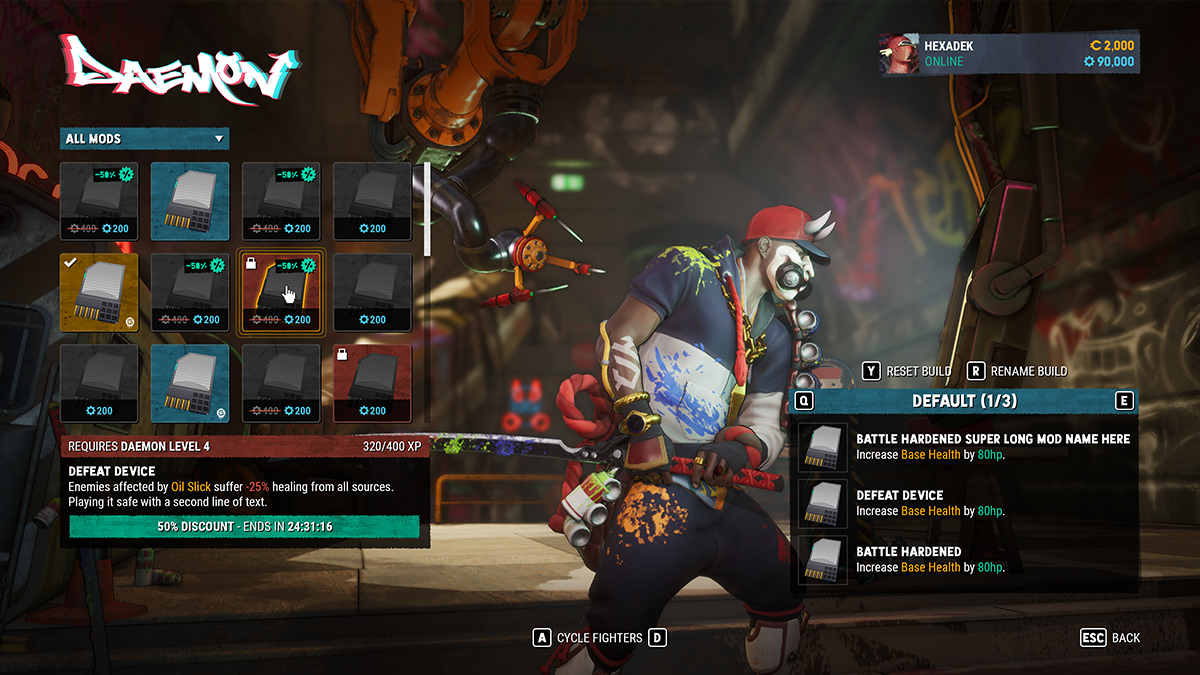This screenshot has width=1200, height=675.
Task: Reset the current build
Action: (x=907, y=371)
